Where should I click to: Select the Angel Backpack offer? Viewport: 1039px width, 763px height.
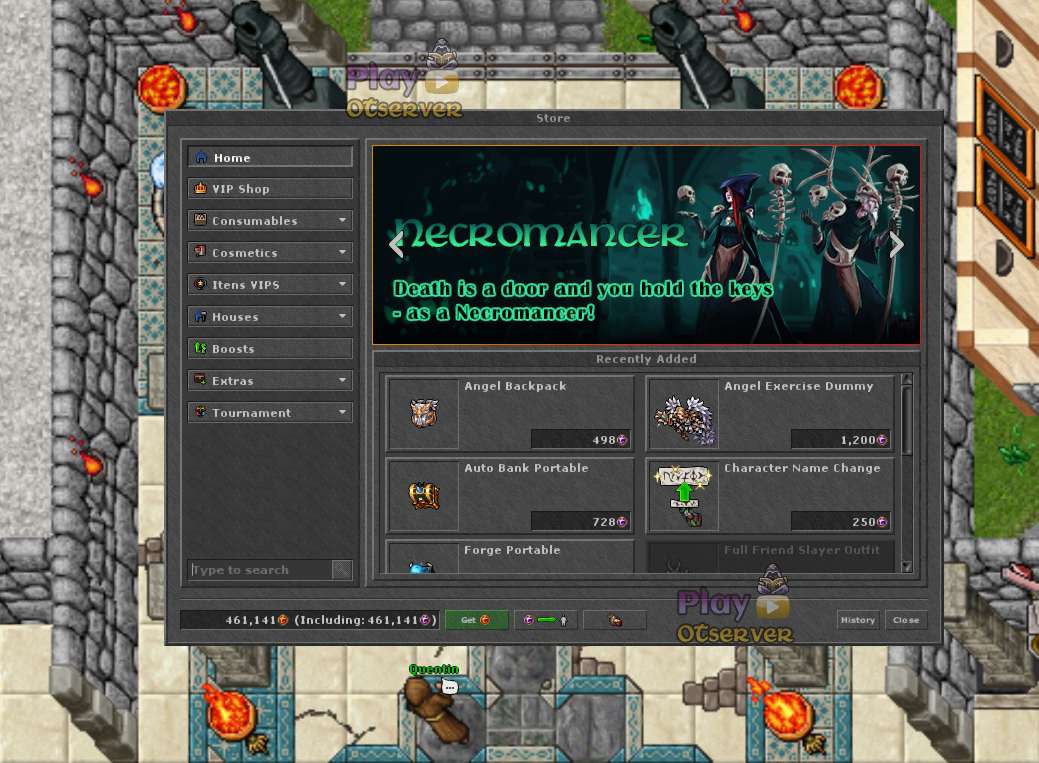510,413
